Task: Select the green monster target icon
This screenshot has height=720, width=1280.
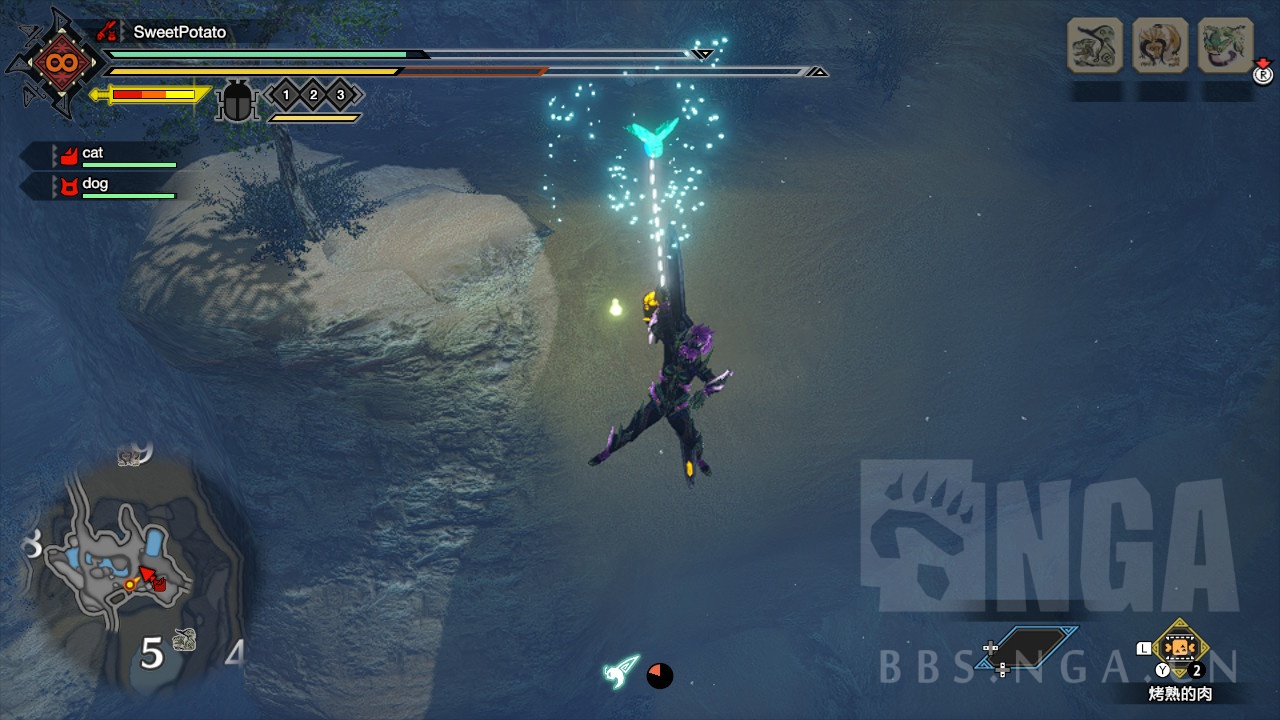Action: [1225, 45]
